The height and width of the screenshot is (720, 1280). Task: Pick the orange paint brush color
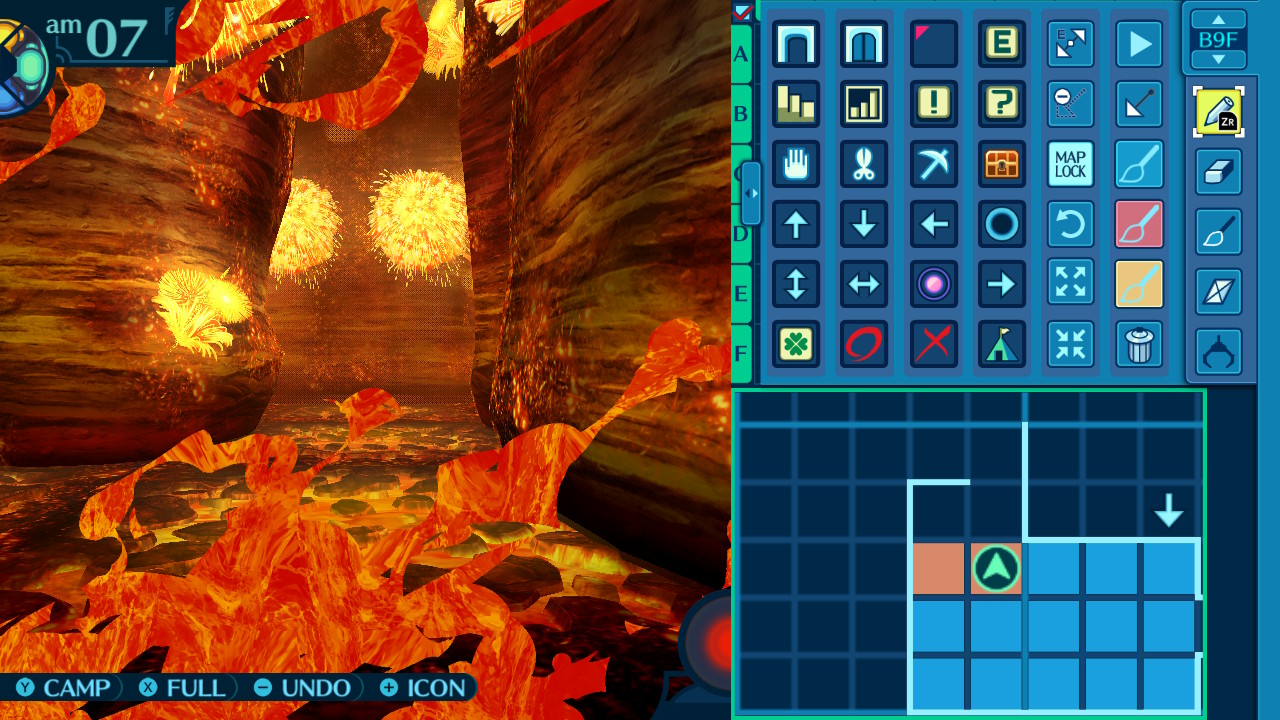pyautogui.click(x=1139, y=284)
